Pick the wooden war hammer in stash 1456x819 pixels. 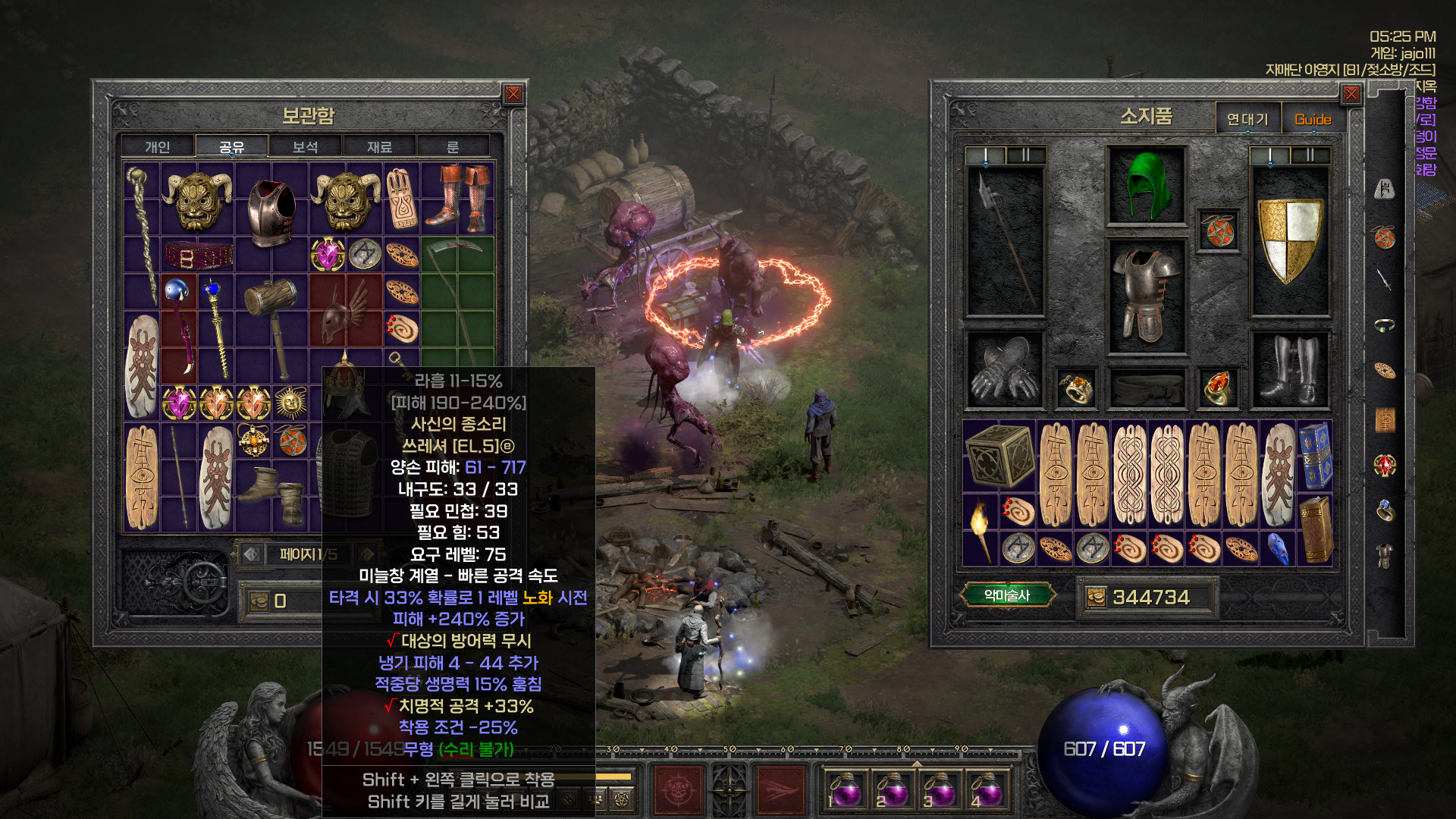pos(271,326)
